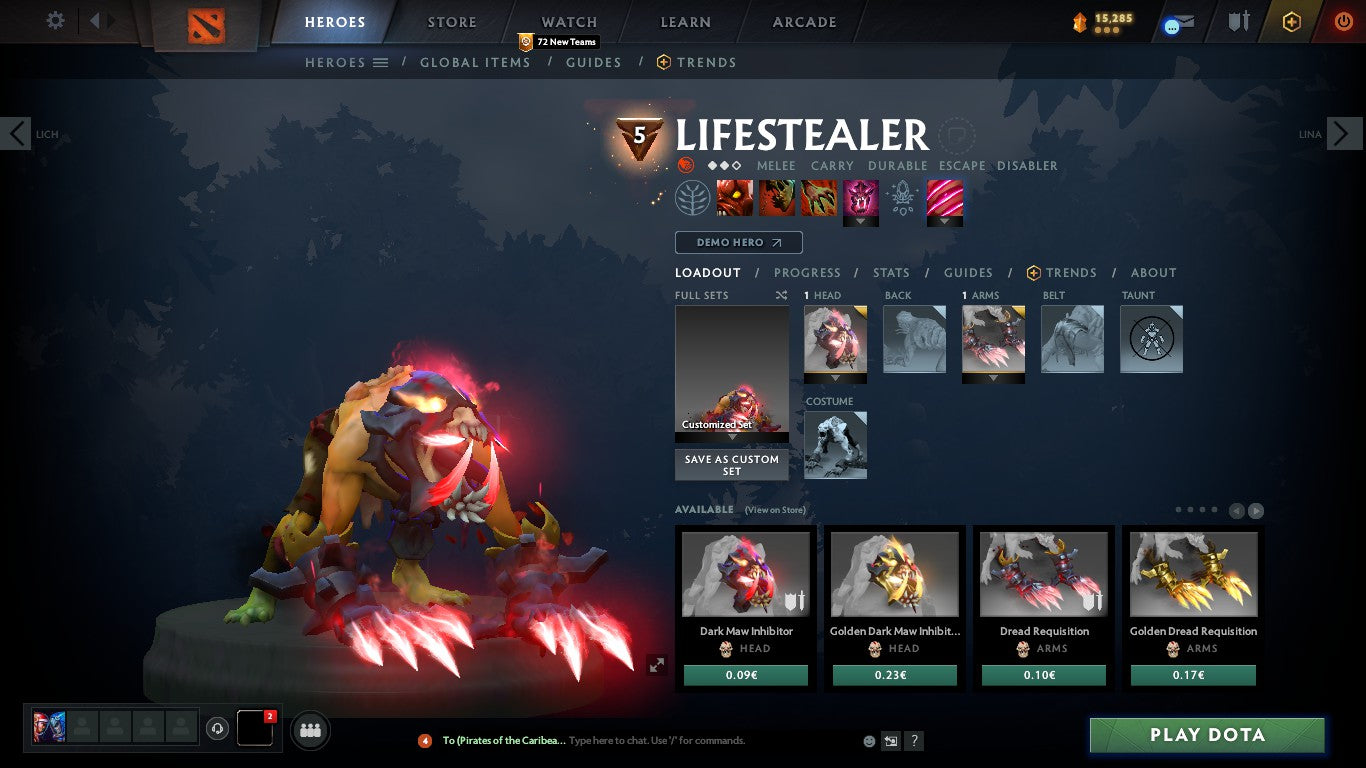Expand the Customized Set chevron
1366x768 pixels.
731,435
